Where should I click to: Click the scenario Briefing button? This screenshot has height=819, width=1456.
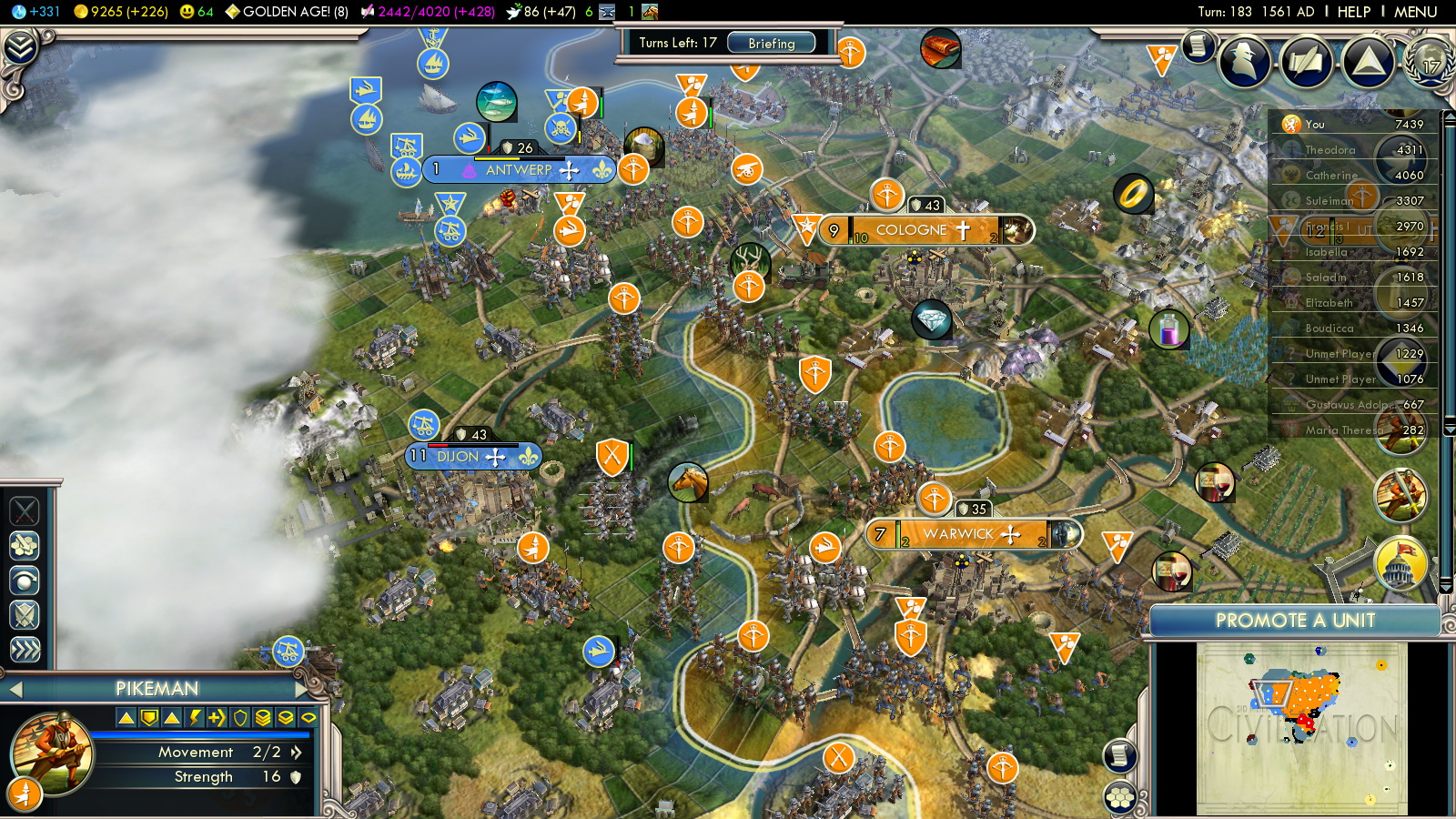[771, 43]
